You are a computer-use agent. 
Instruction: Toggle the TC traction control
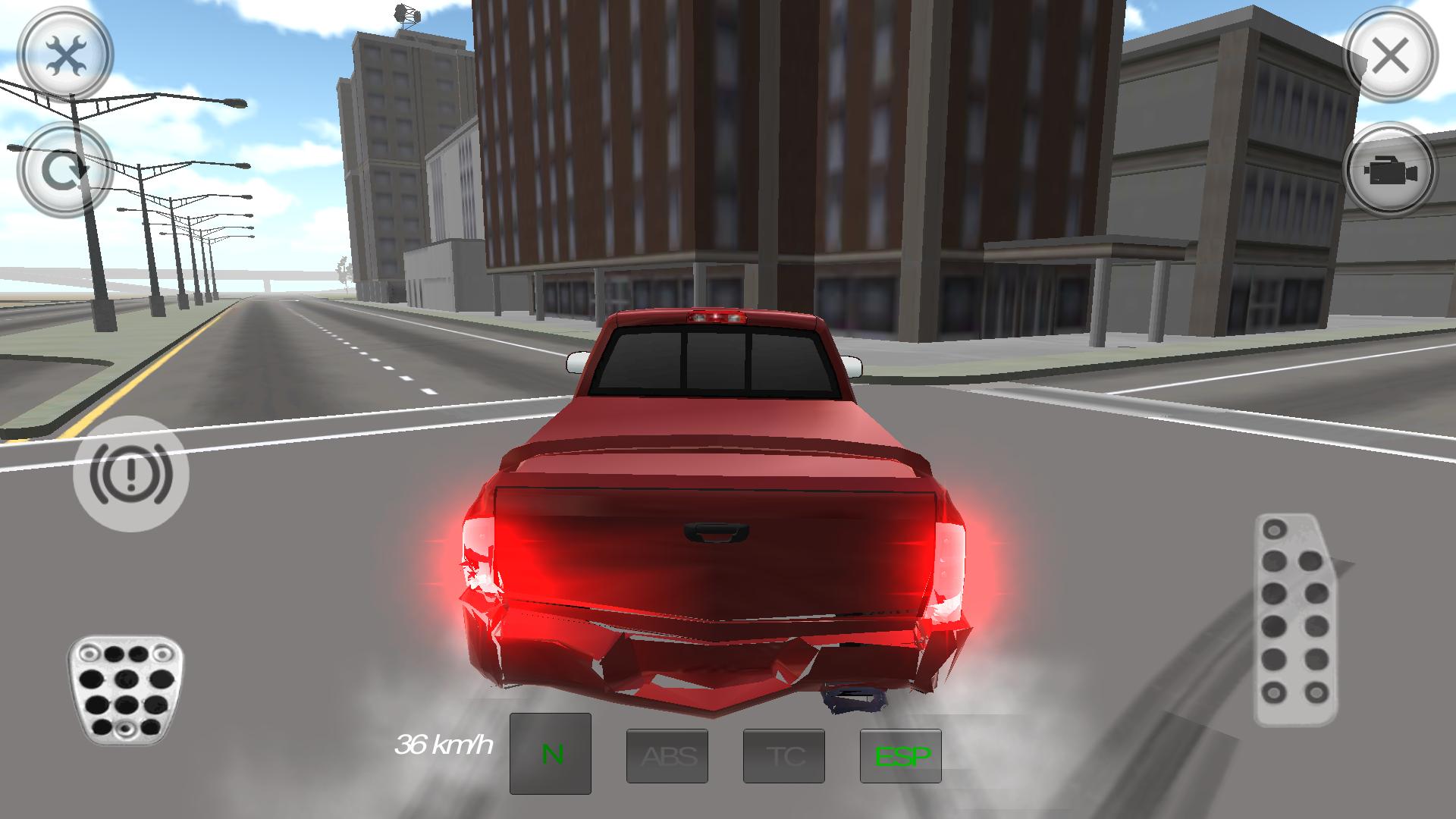point(785,755)
